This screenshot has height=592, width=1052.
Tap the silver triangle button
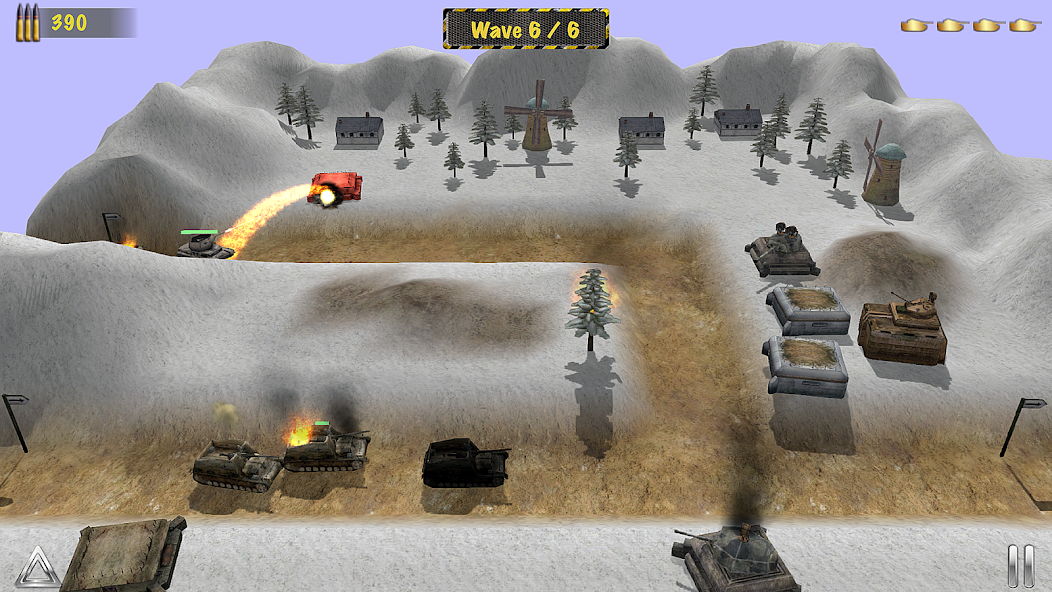point(37,567)
